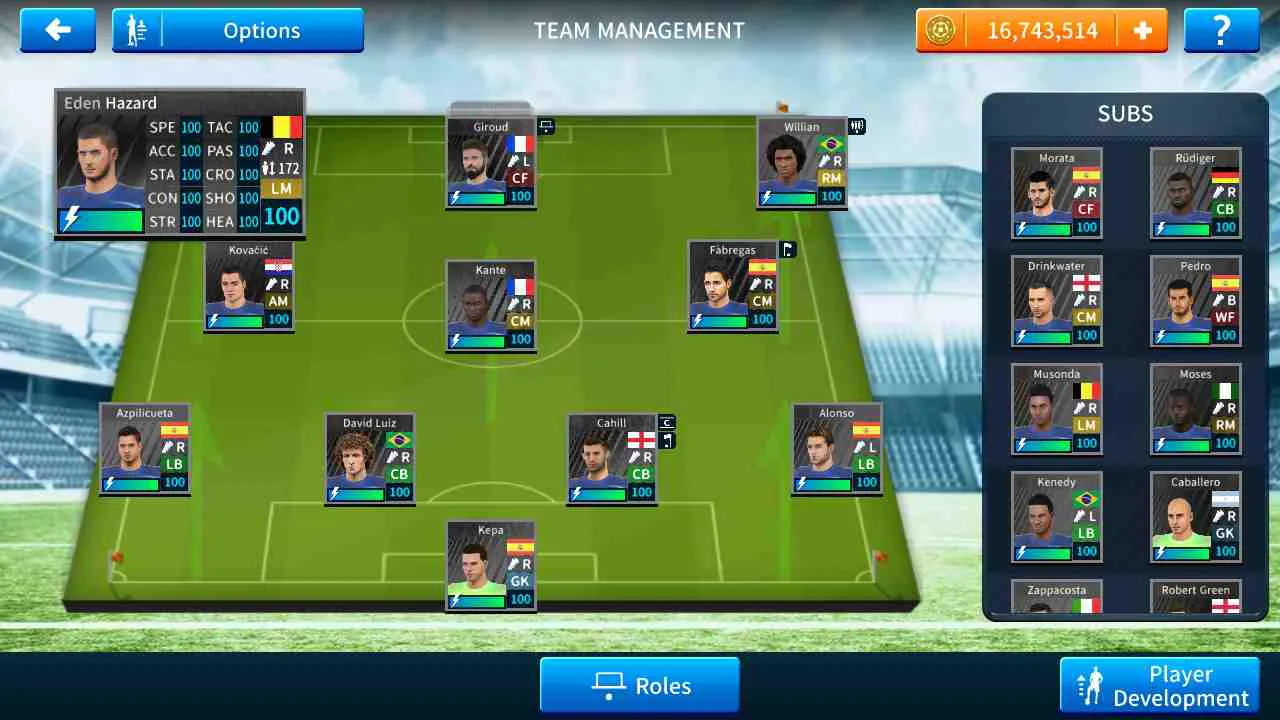Open the SUBS panel header
Image resolution: width=1280 pixels, height=720 pixels.
(x=1126, y=113)
